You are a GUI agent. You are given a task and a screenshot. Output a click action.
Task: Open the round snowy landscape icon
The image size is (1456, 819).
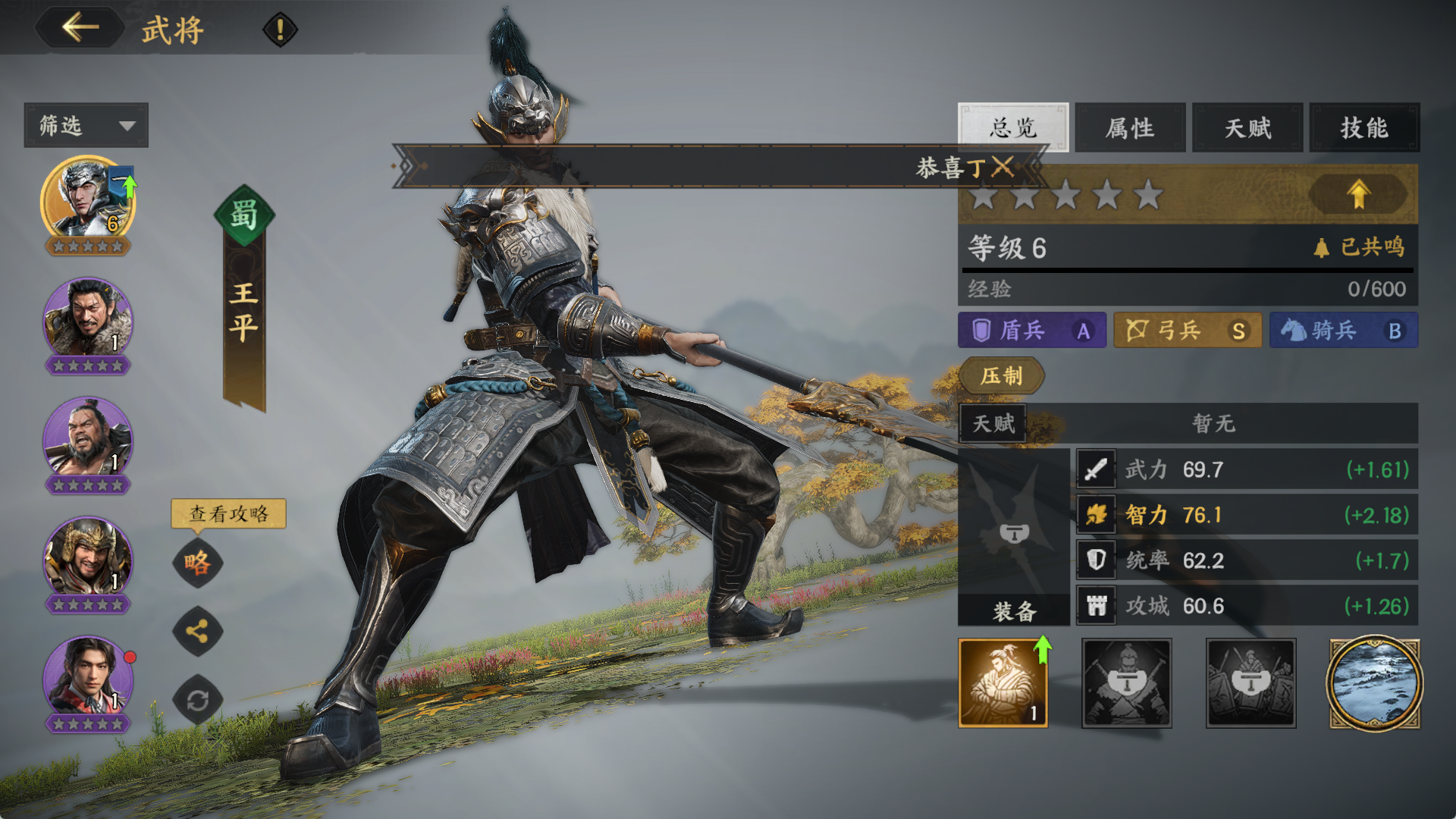(x=1373, y=683)
